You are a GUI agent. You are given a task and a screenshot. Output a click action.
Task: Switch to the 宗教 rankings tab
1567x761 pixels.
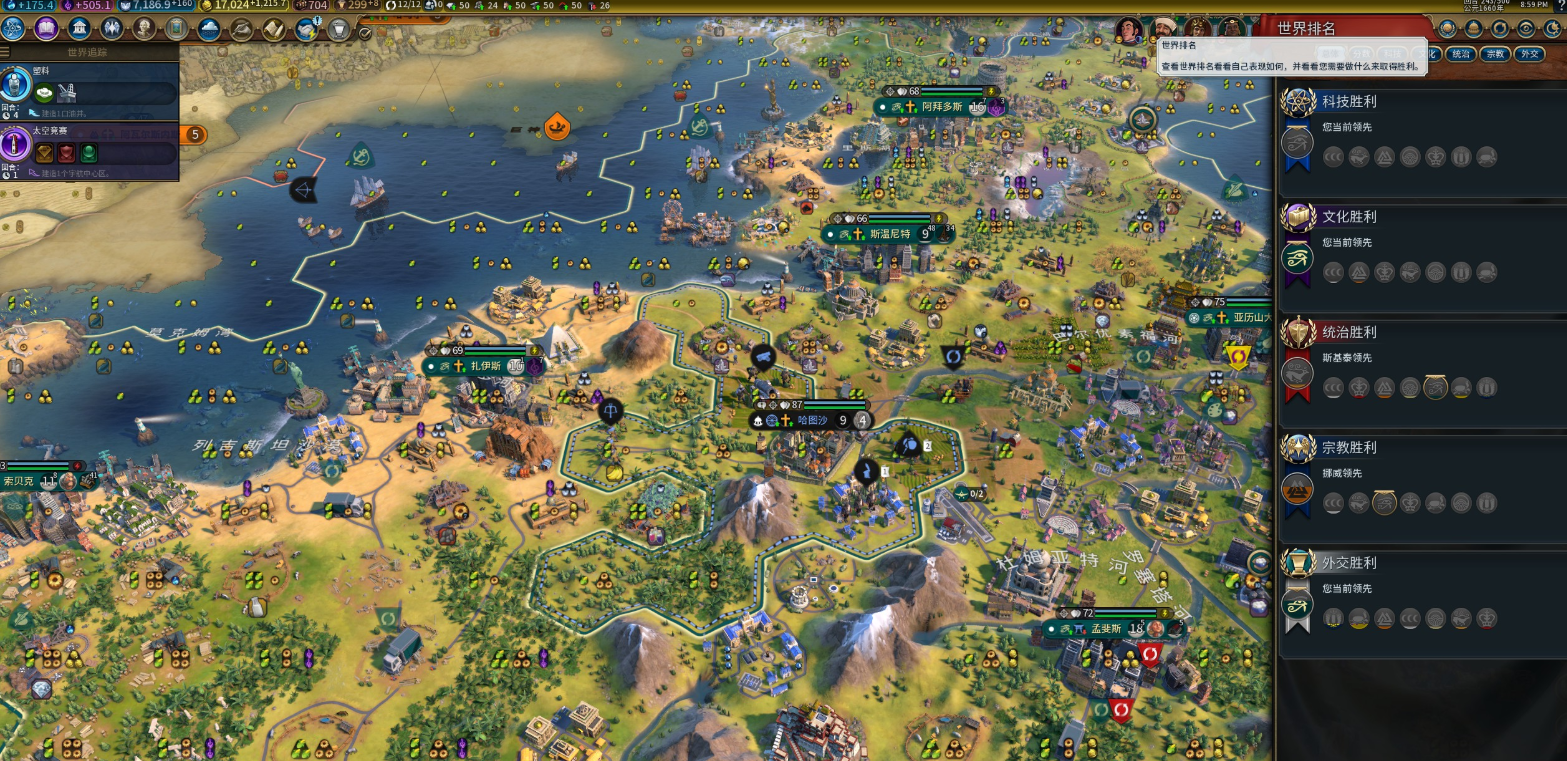pos(1495,54)
